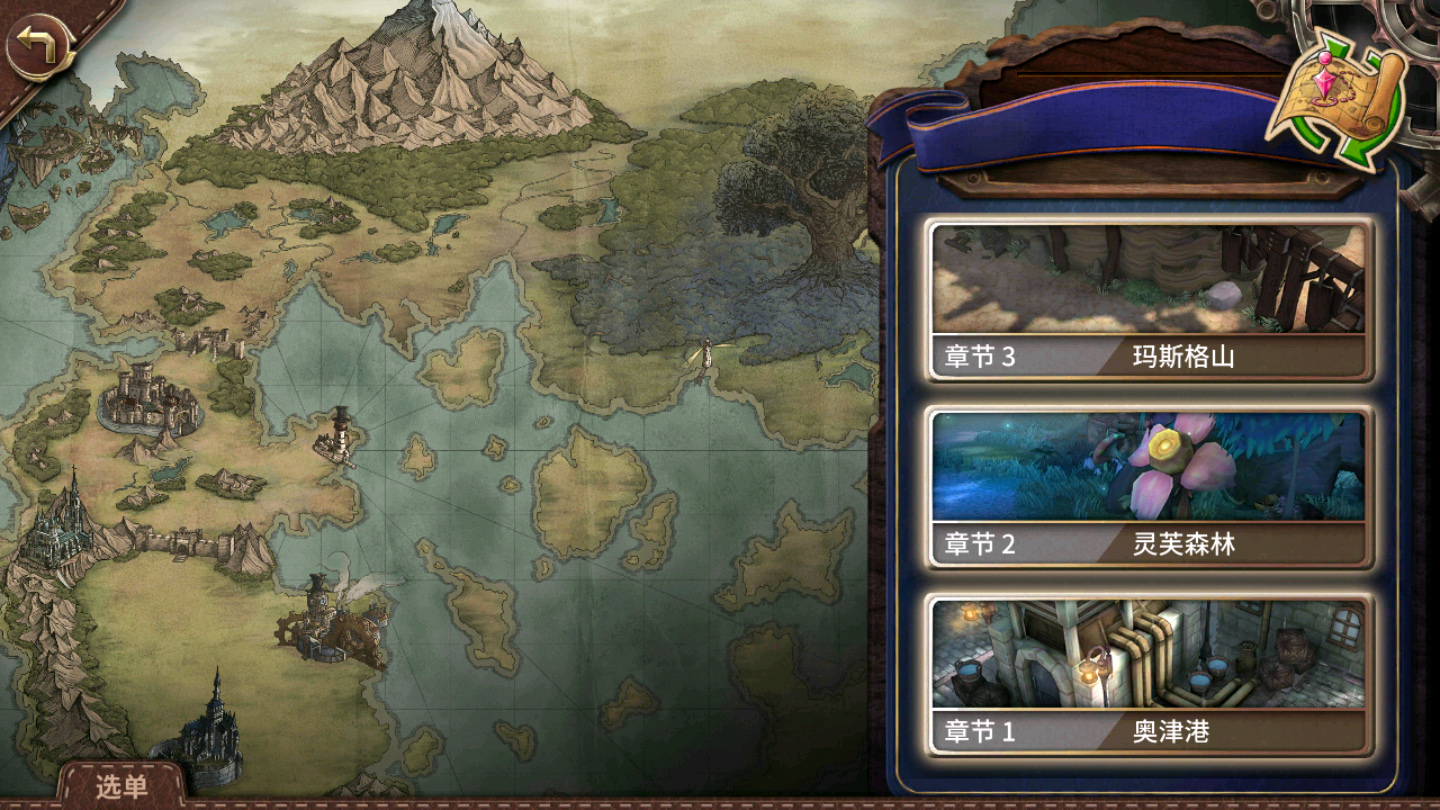Choose chapter 2 灵芙森林

(1149, 488)
